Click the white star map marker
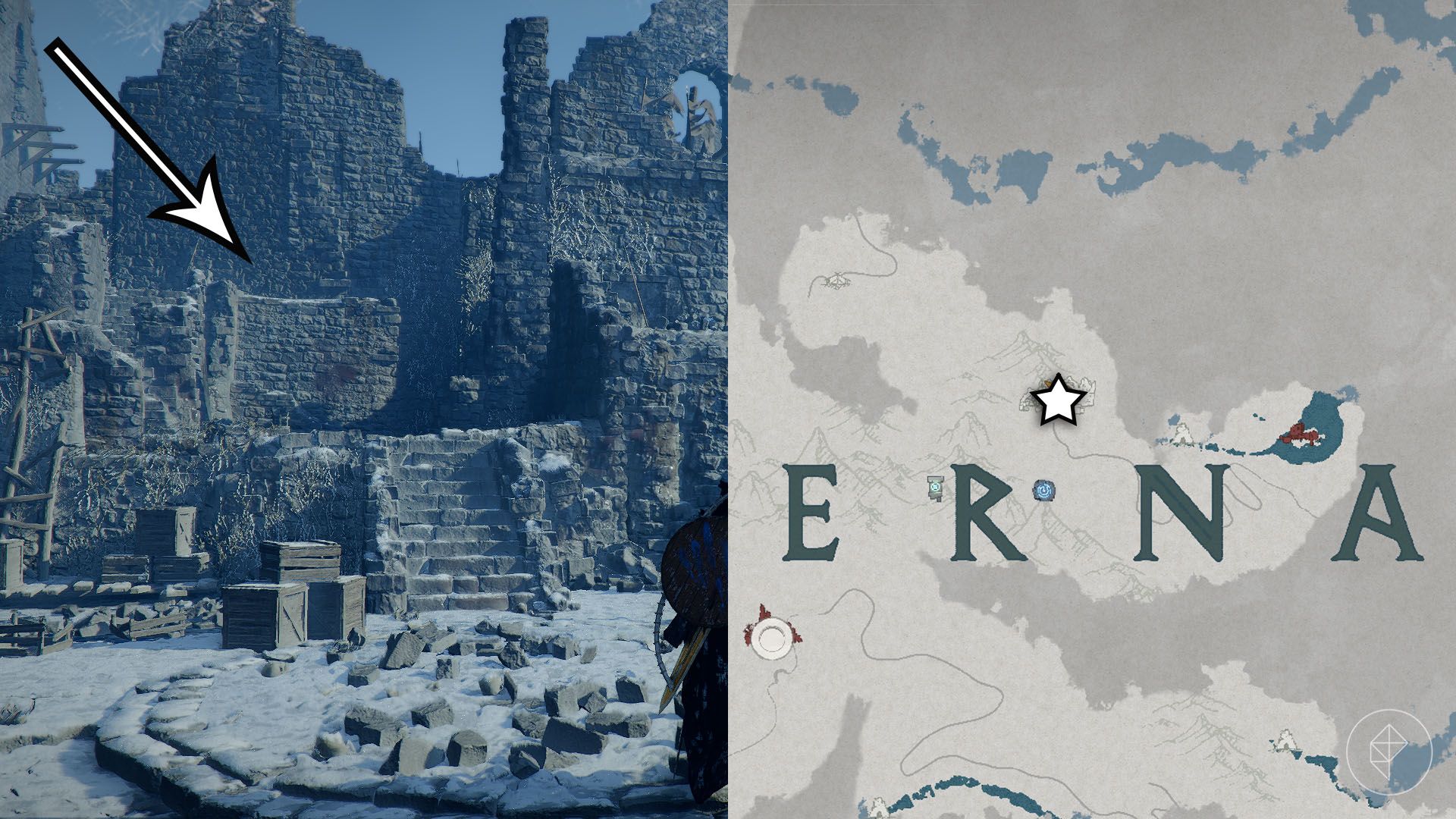The image size is (1456, 819). (x=1056, y=401)
